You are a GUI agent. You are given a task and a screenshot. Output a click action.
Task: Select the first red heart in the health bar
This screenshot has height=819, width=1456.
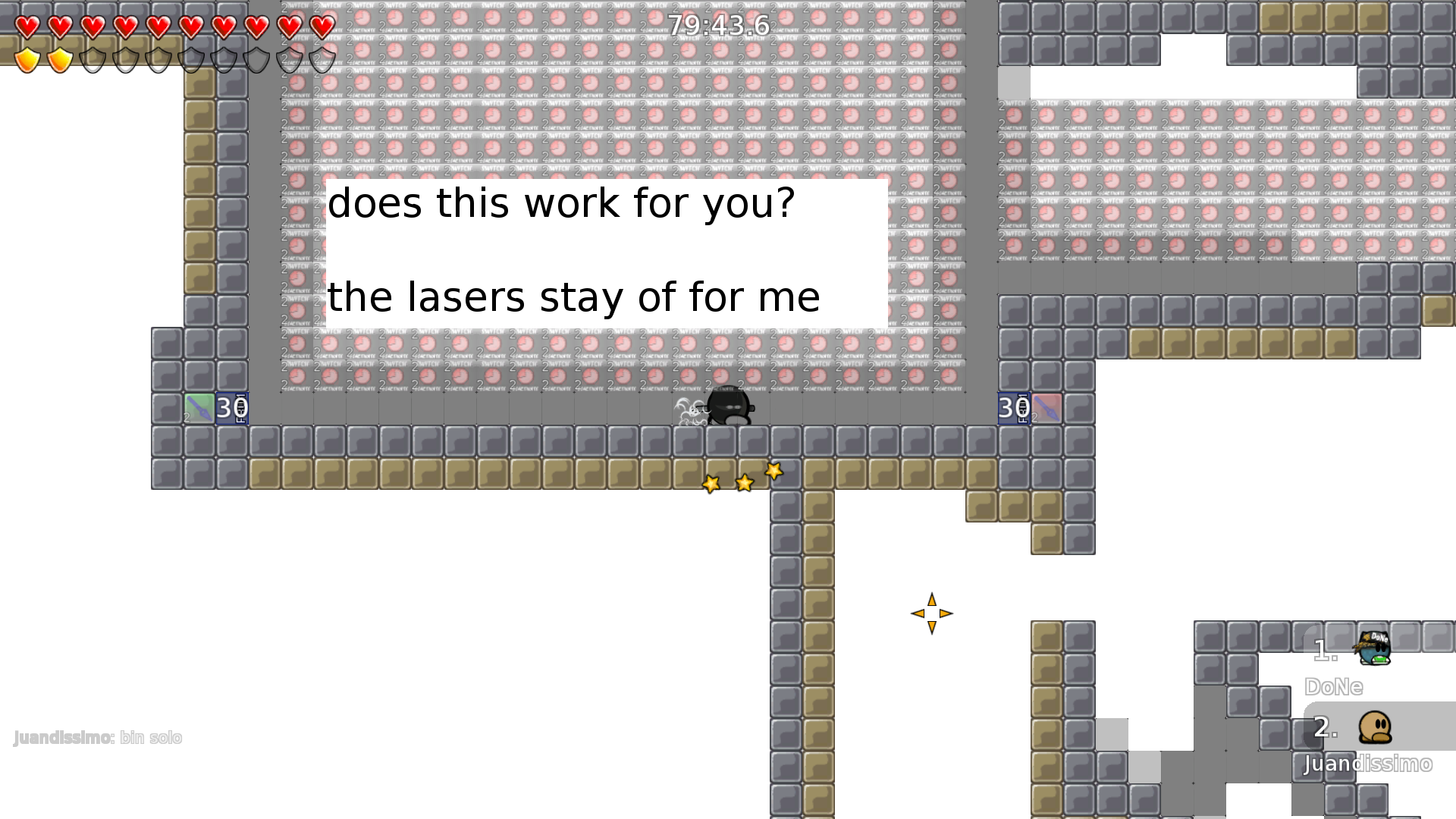26,28
